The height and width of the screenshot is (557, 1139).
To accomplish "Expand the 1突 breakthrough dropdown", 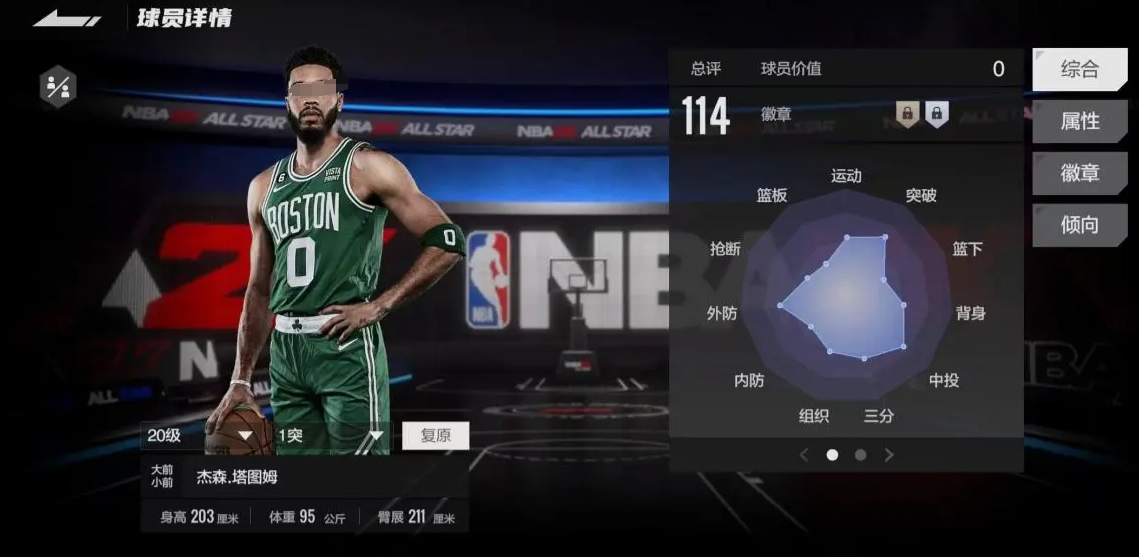I will [x=331, y=436].
